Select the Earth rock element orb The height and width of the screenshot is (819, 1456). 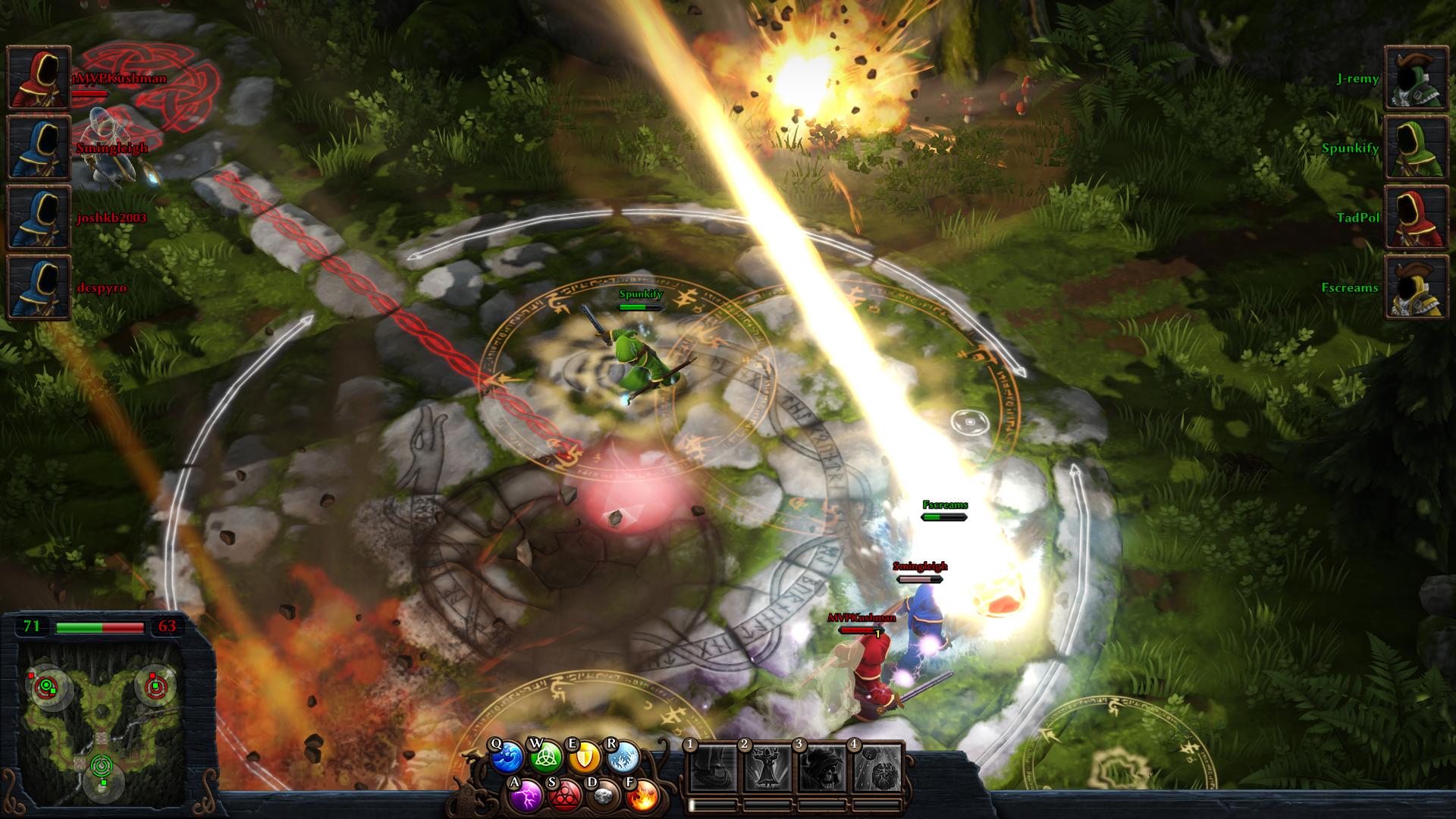point(603,795)
